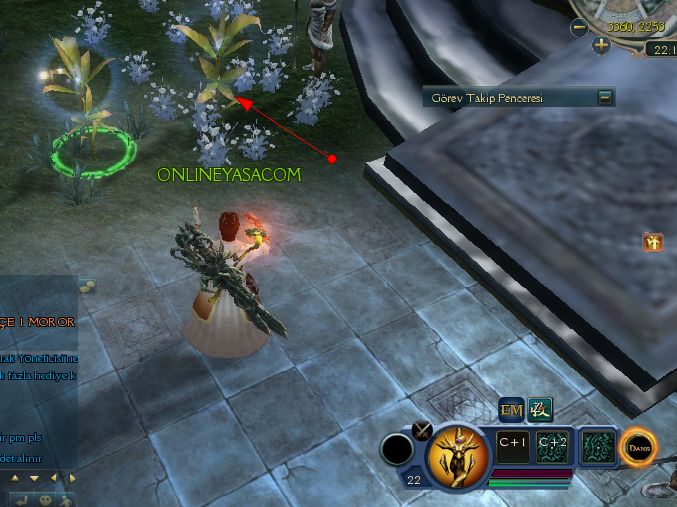Click the black orb beside the portrait
This screenshot has width=677, height=507.
point(397,451)
